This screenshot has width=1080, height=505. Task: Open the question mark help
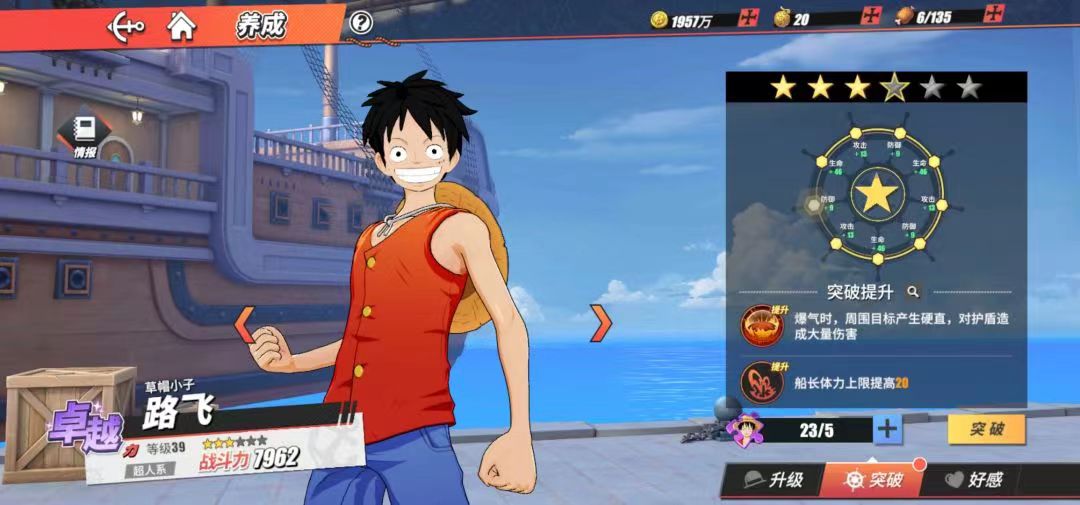click(361, 23)
